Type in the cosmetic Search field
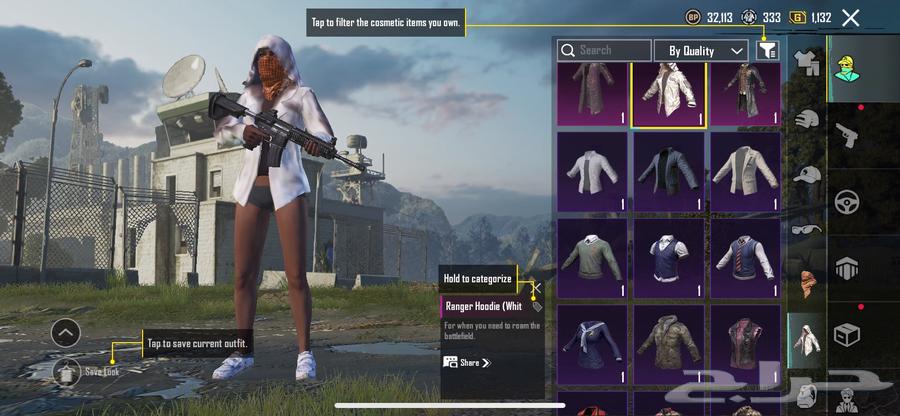This screenshot has height=416, width=900. click(604, 50)
